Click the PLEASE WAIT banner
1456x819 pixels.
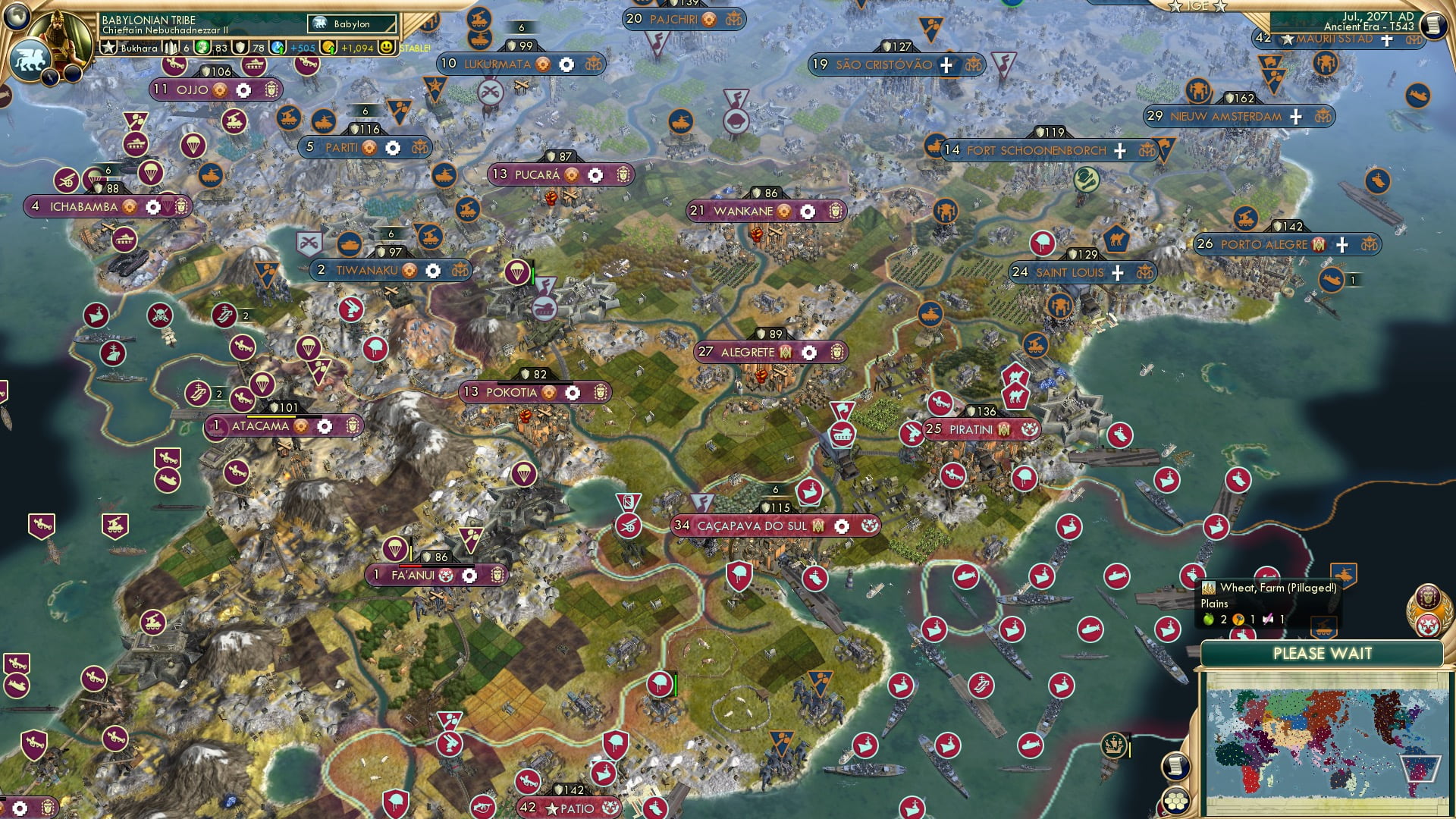[x=1325, y=653]
